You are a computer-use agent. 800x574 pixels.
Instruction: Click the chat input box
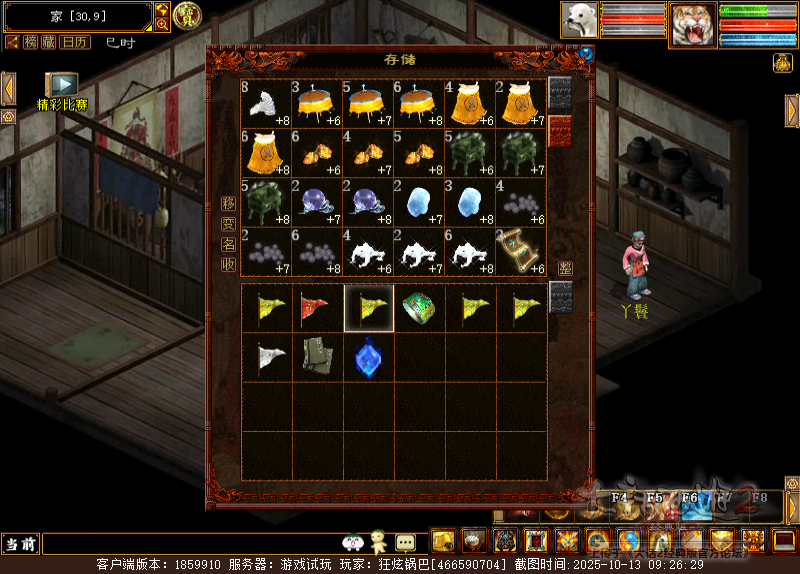[x=190, y=543]
